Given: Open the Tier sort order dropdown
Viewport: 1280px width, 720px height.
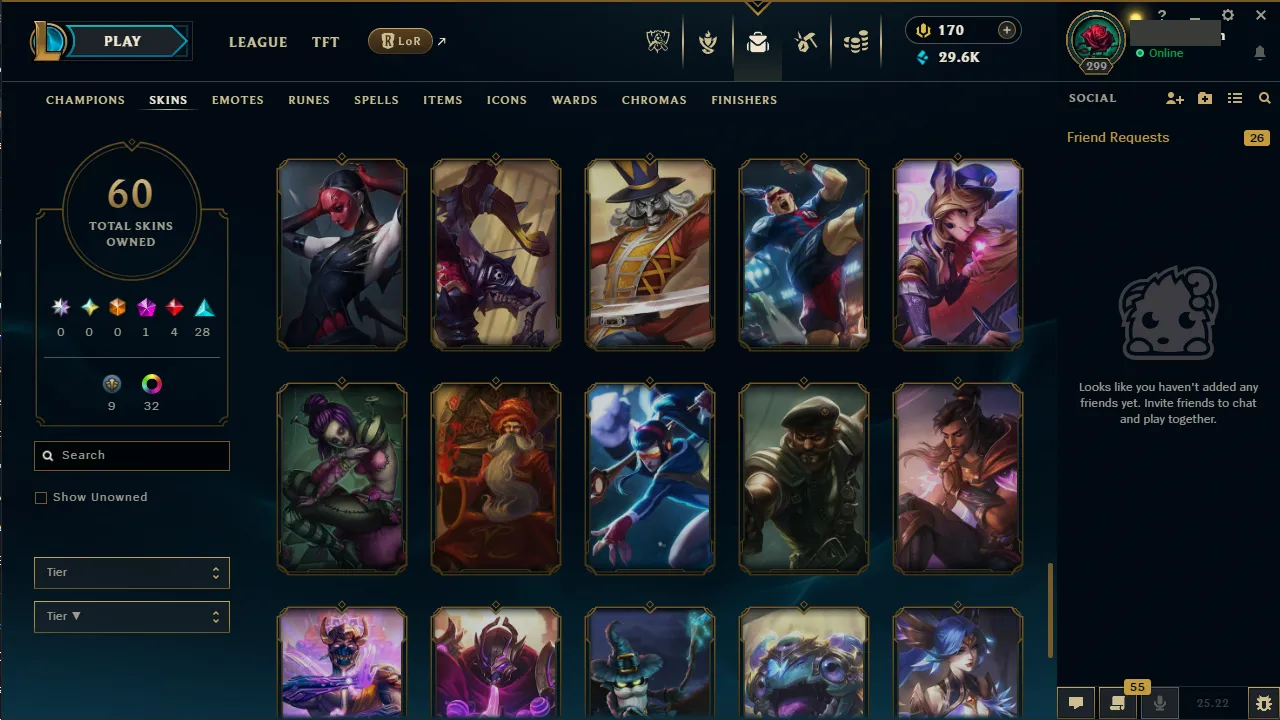Looking at the screenshot, I should pos(131,616).
